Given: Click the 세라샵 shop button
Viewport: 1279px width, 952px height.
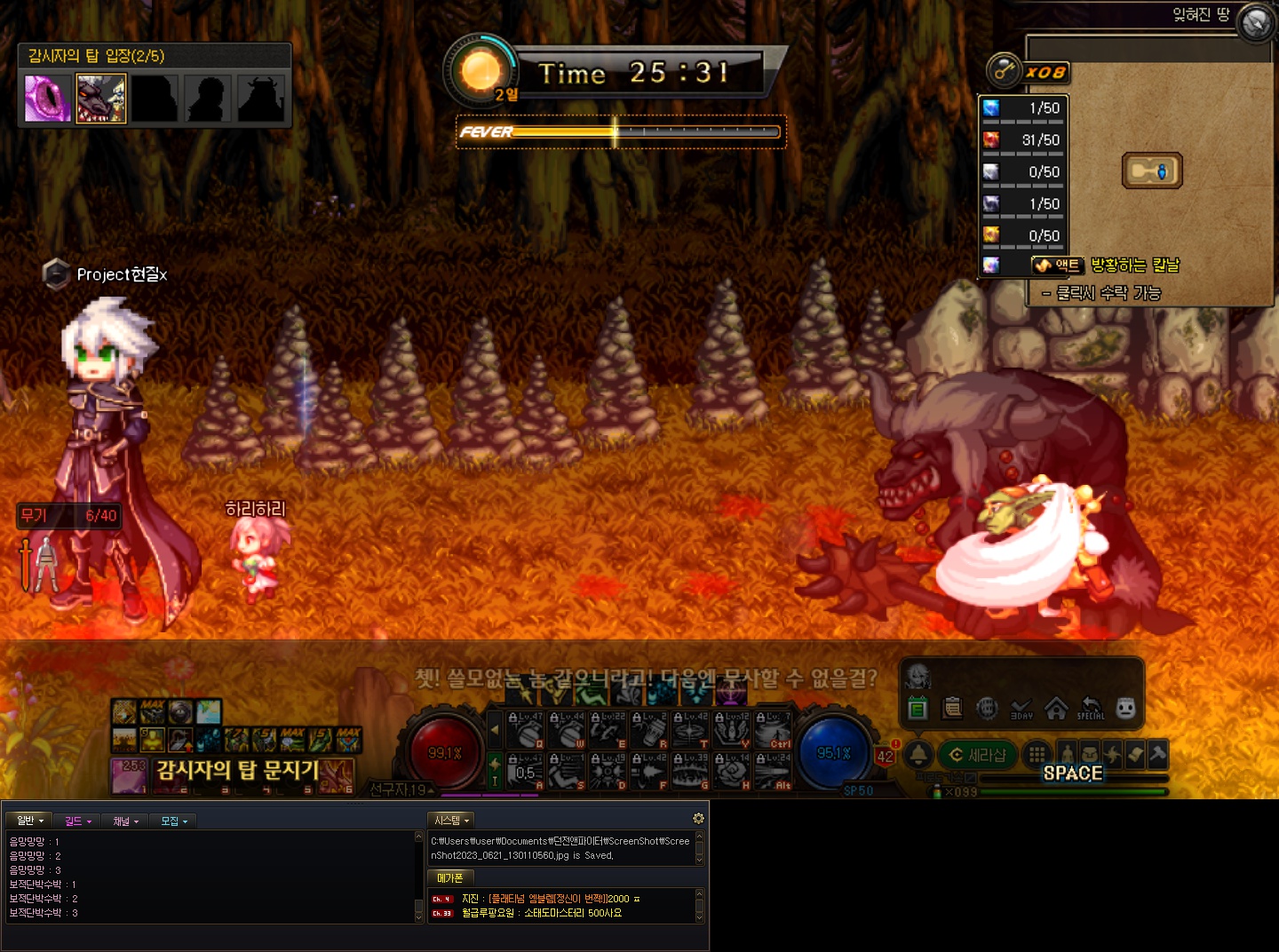Looking at the screenshot, I should point(978,755).
